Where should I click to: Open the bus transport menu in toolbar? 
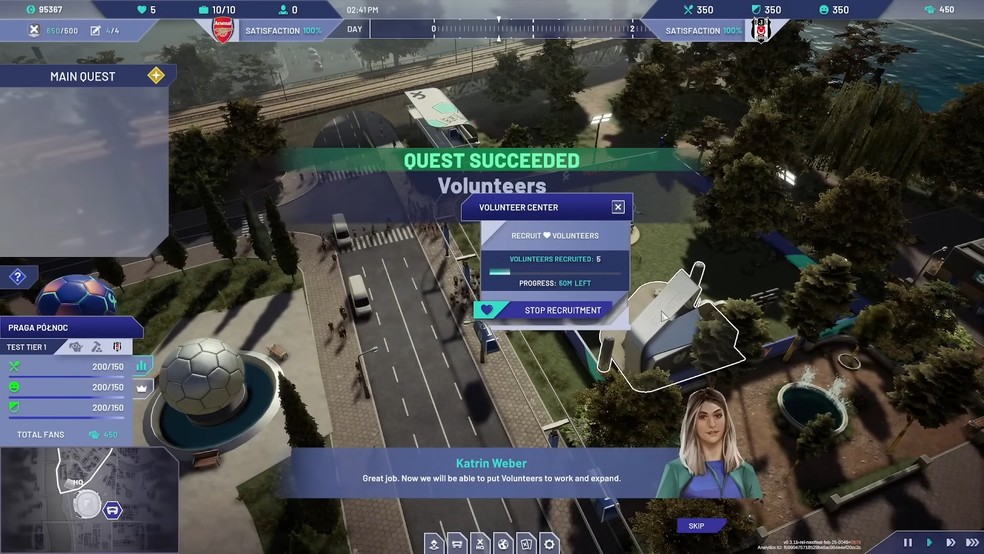[457, 544]
